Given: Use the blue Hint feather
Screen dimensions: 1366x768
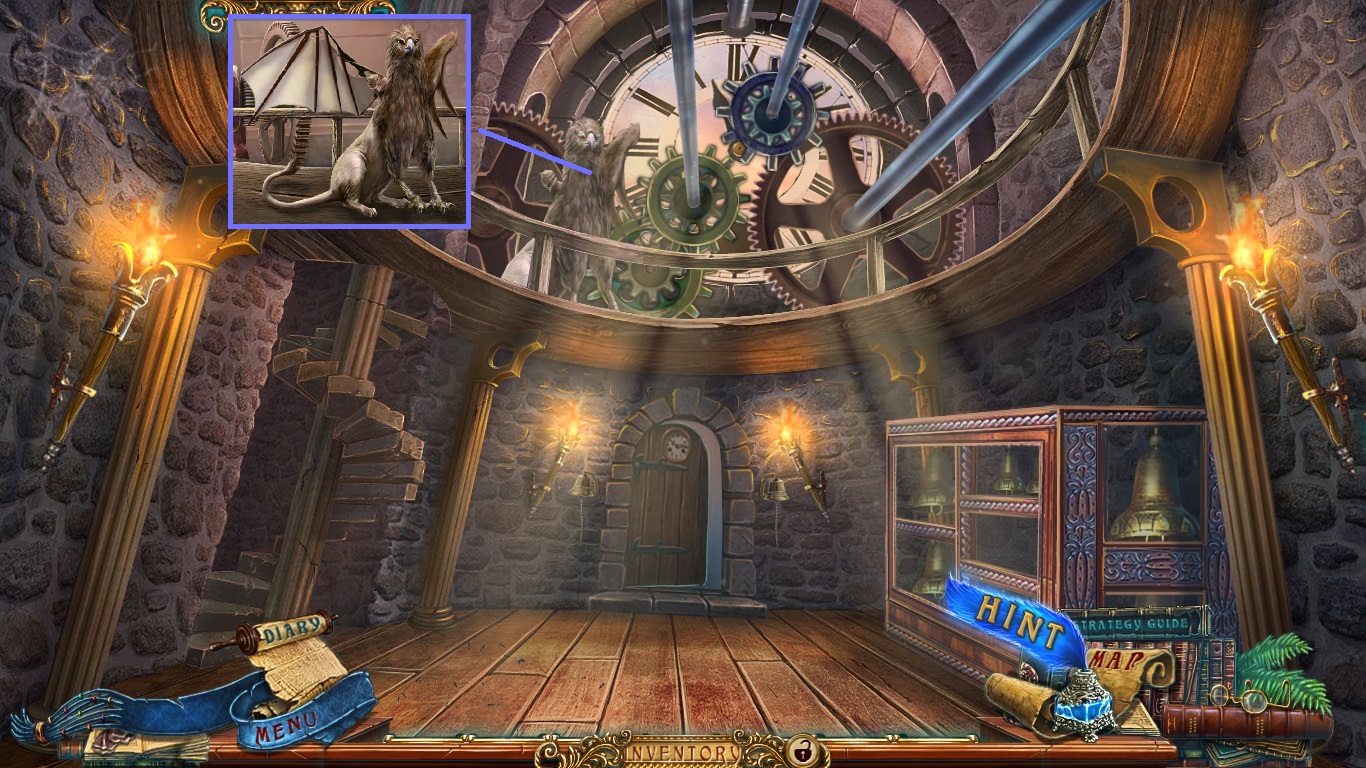Looking at the screenshot, I should [1018, 619].
